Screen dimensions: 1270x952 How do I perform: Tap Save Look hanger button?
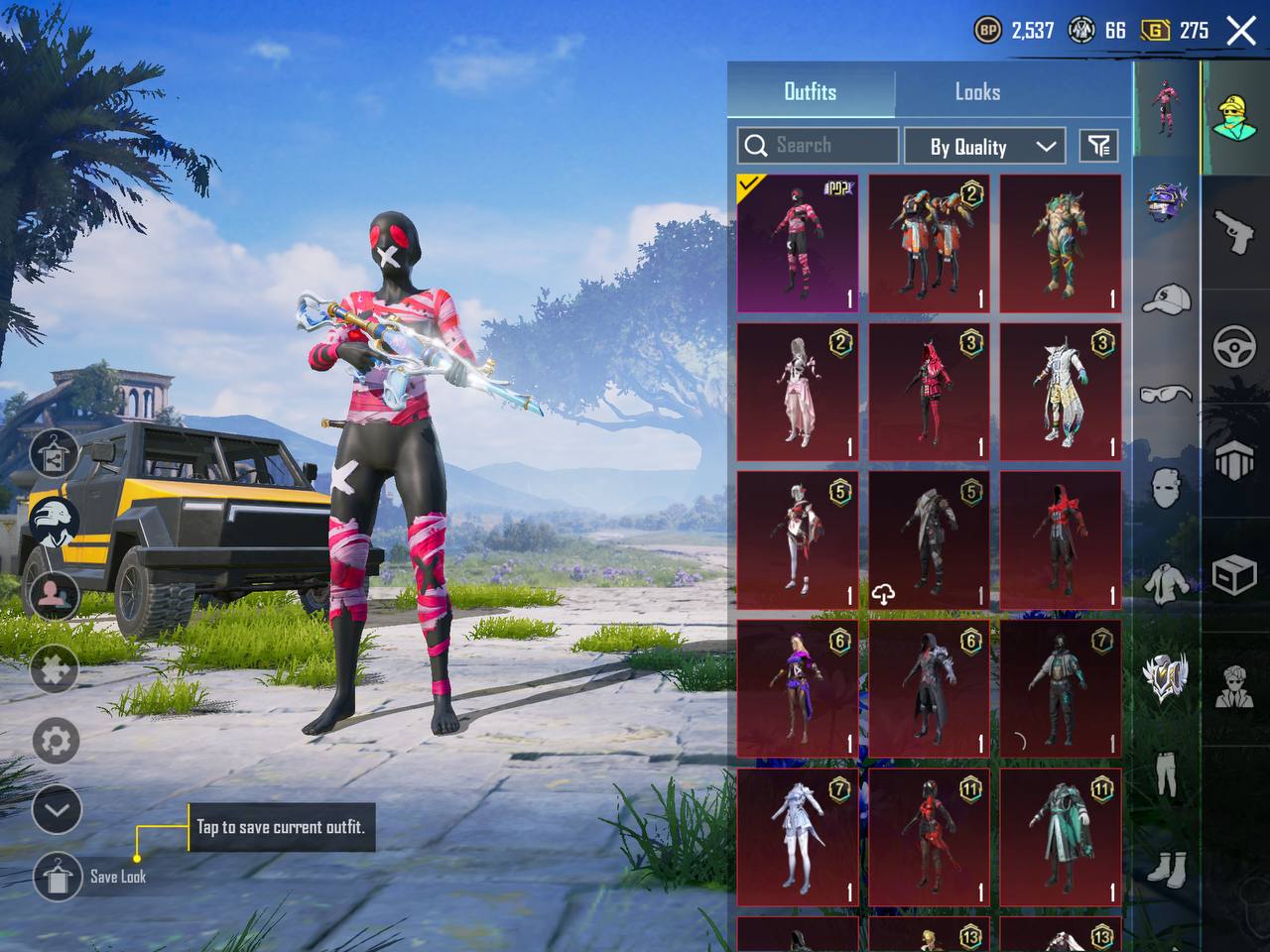[x=58, y=877]
